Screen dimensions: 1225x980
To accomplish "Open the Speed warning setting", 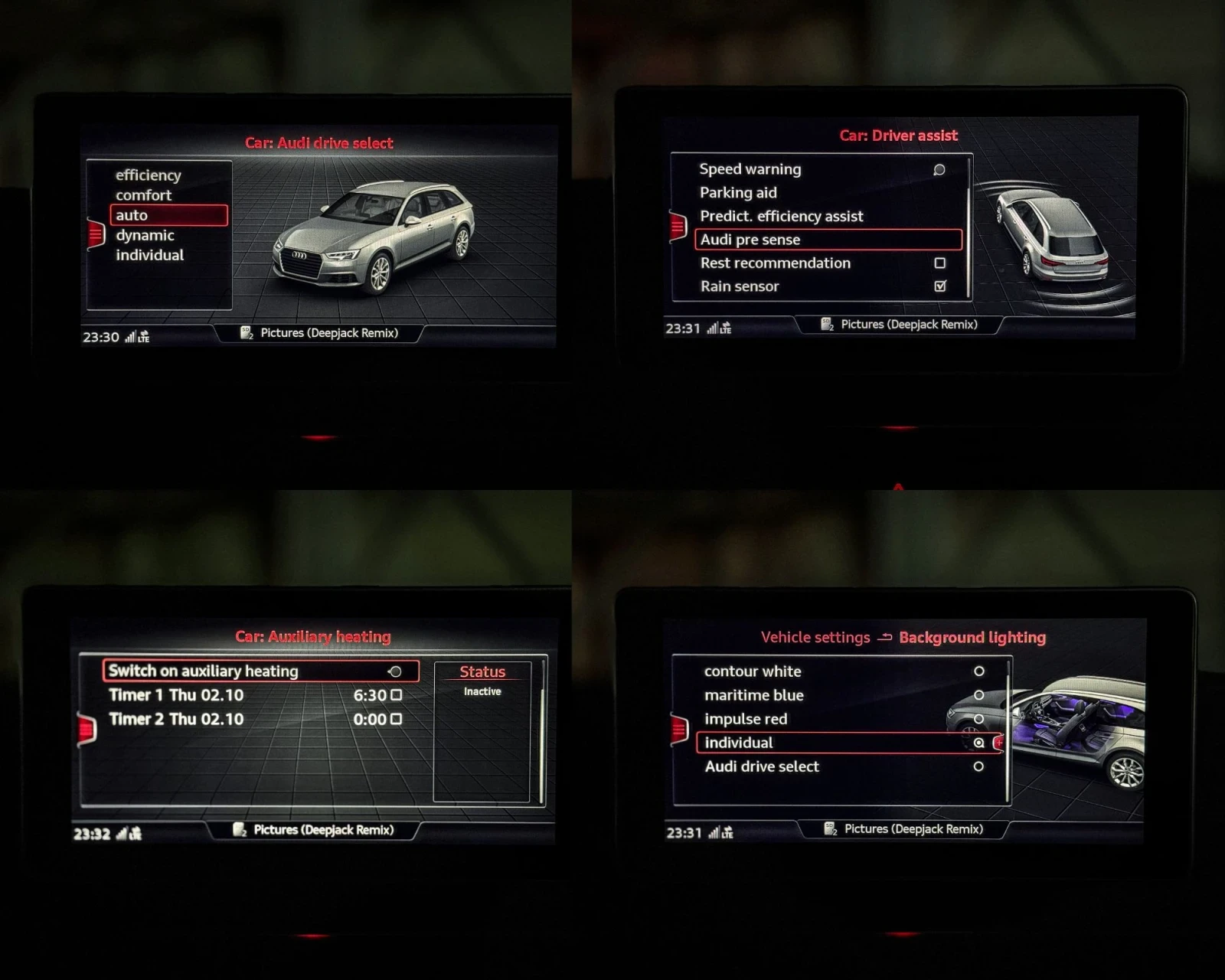I will point(750,169).
